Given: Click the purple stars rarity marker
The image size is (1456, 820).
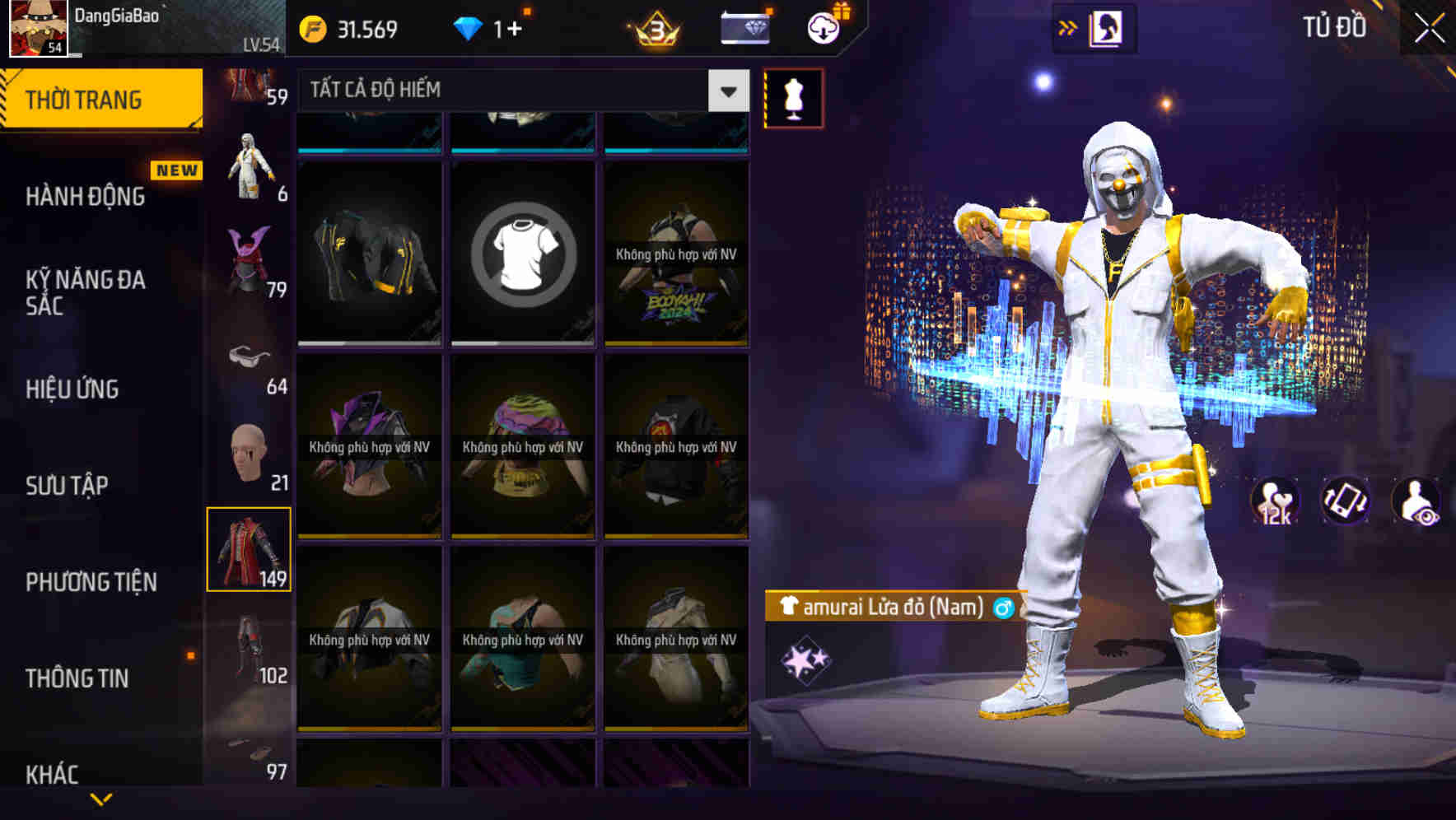Looking at the screenshot, I should [805, 660].
